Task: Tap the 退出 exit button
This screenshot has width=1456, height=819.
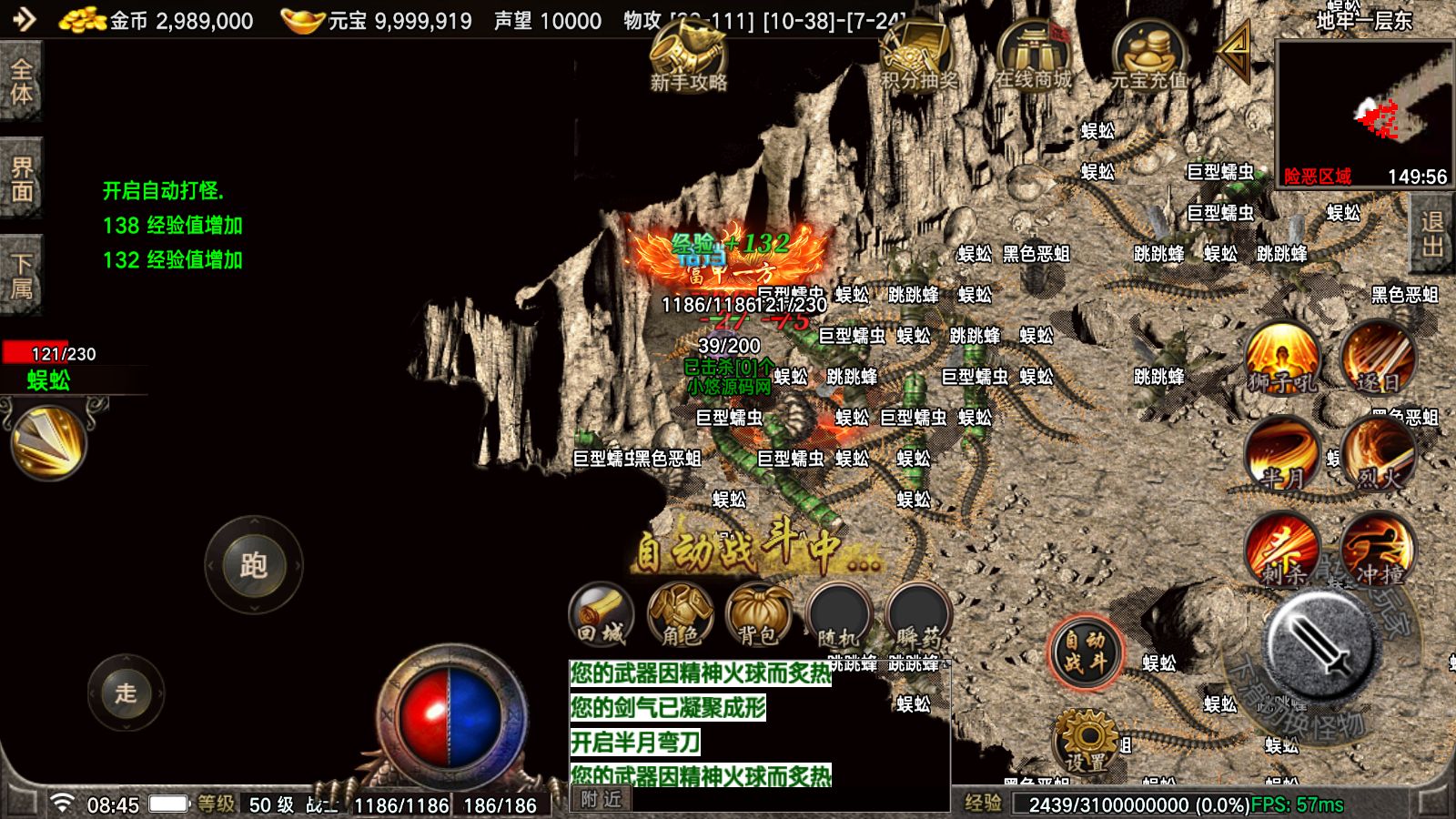Action: [1433, 235]
